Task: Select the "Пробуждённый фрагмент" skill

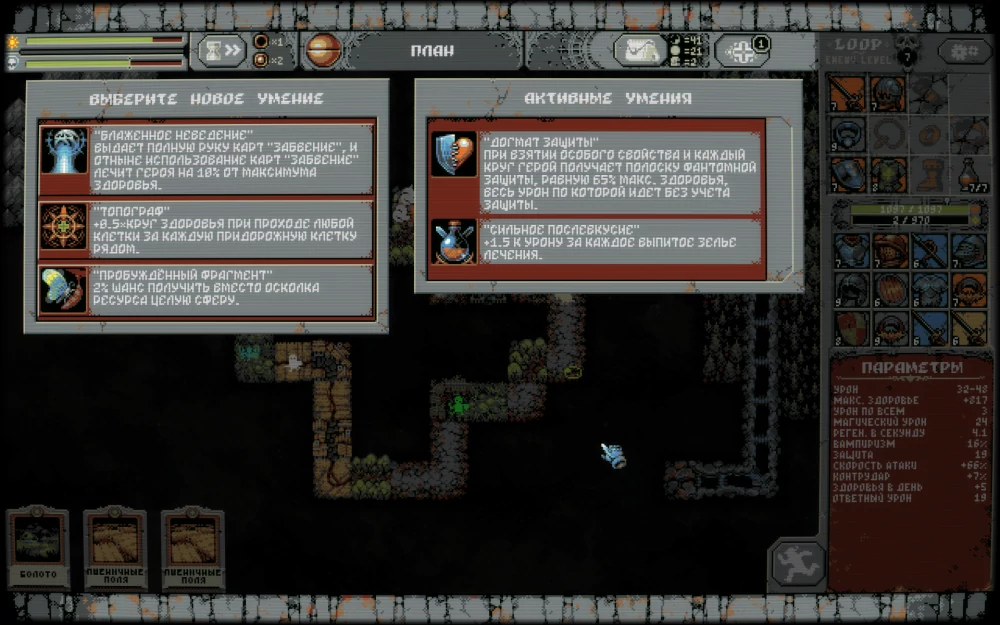Action: point(207,290)
